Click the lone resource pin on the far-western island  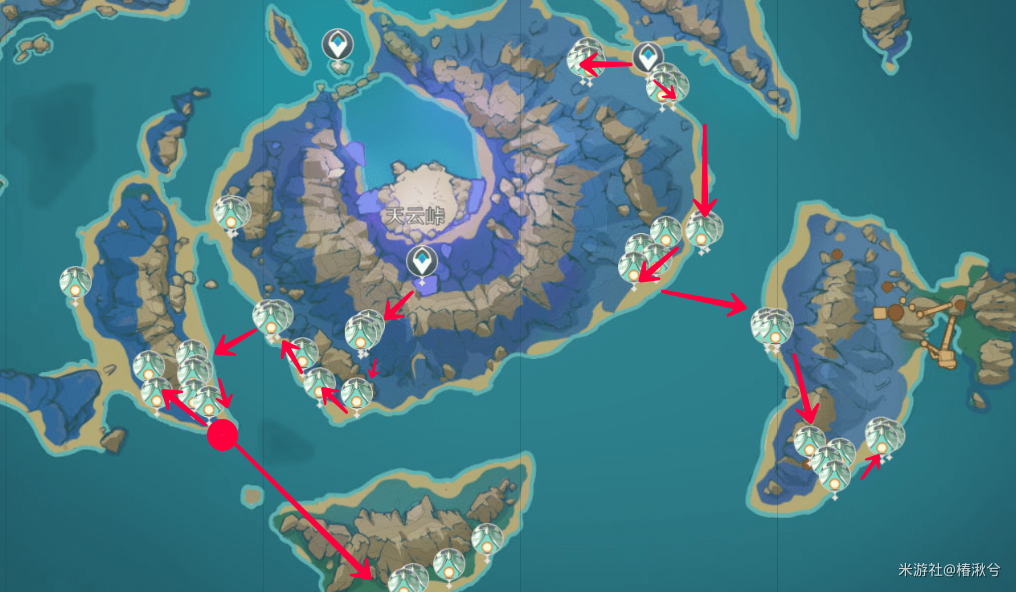tap(75, 283)
